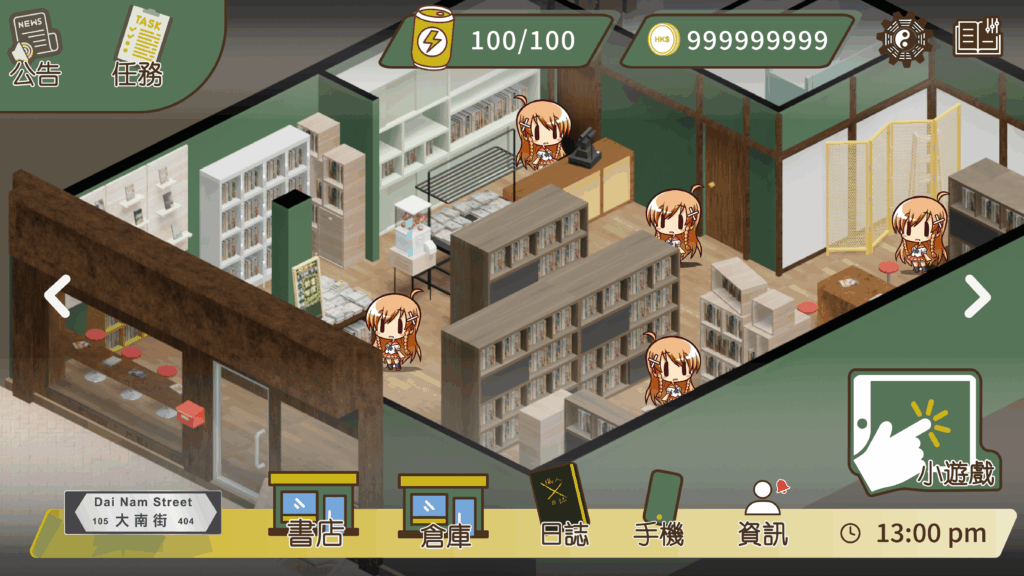Screen dimensions: 1024x576
Task: Check the 手機 phone
Action: [x=659, y=510]
